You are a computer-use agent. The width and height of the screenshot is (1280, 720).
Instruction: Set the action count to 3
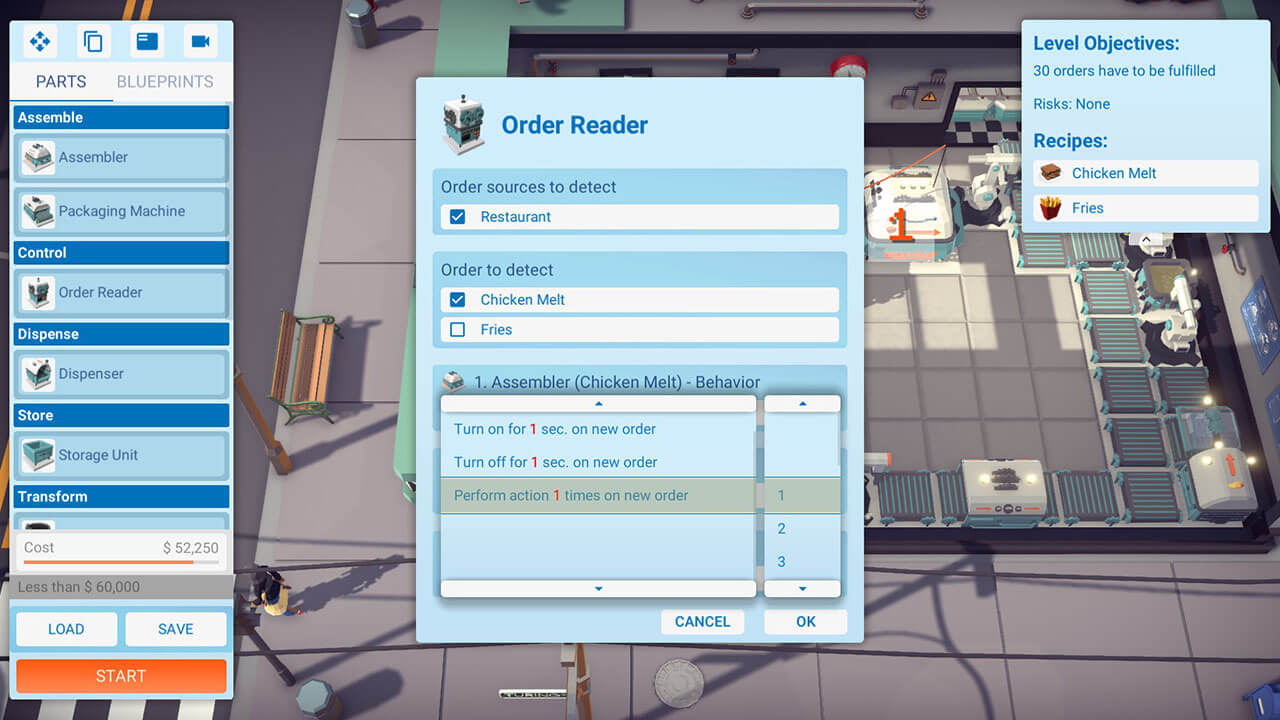pos(782,561)
